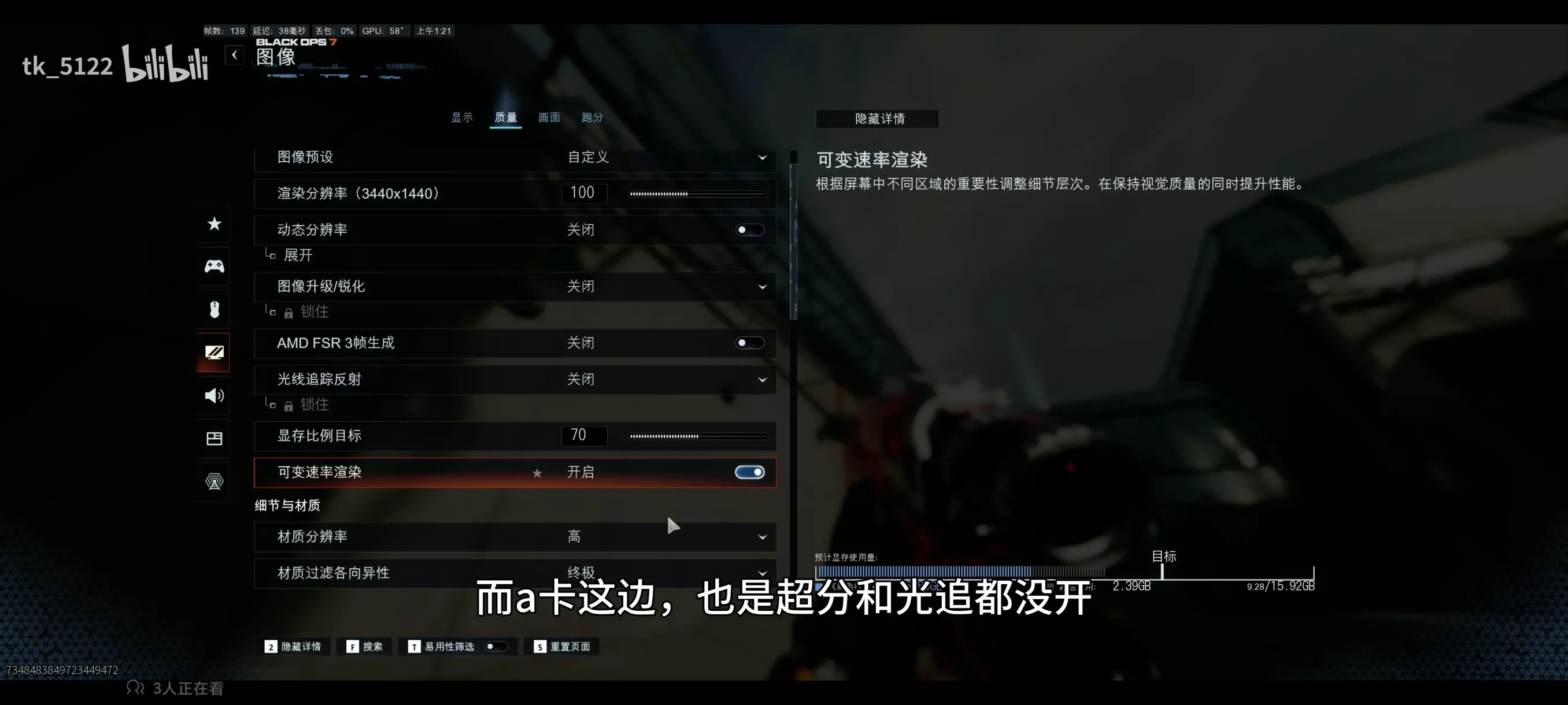Open controller settings via gamepad icon
Screen dimensions: 1568x705
[x=214, y=266]
